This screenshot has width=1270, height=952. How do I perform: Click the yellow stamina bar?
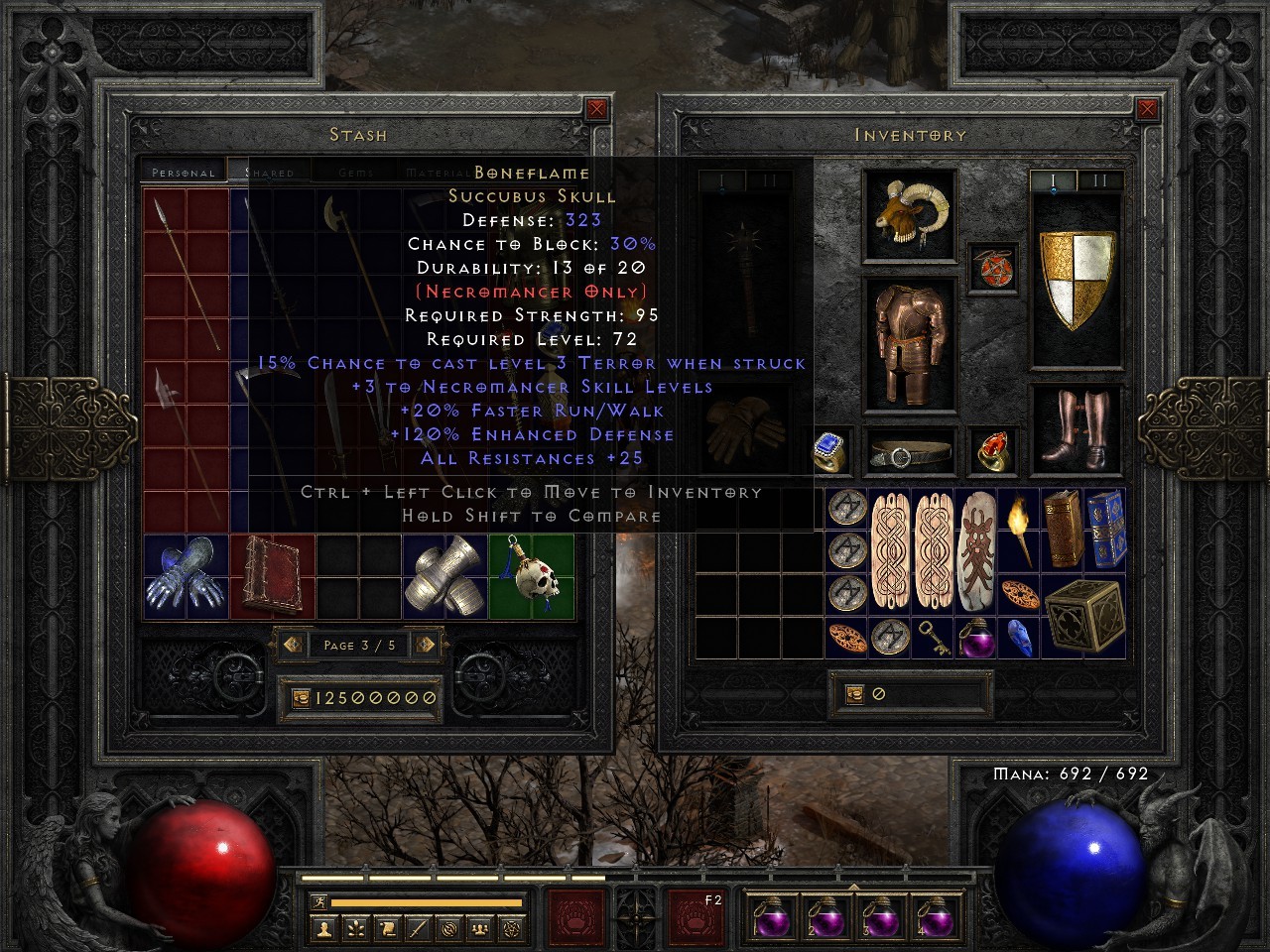coord(427,901)
